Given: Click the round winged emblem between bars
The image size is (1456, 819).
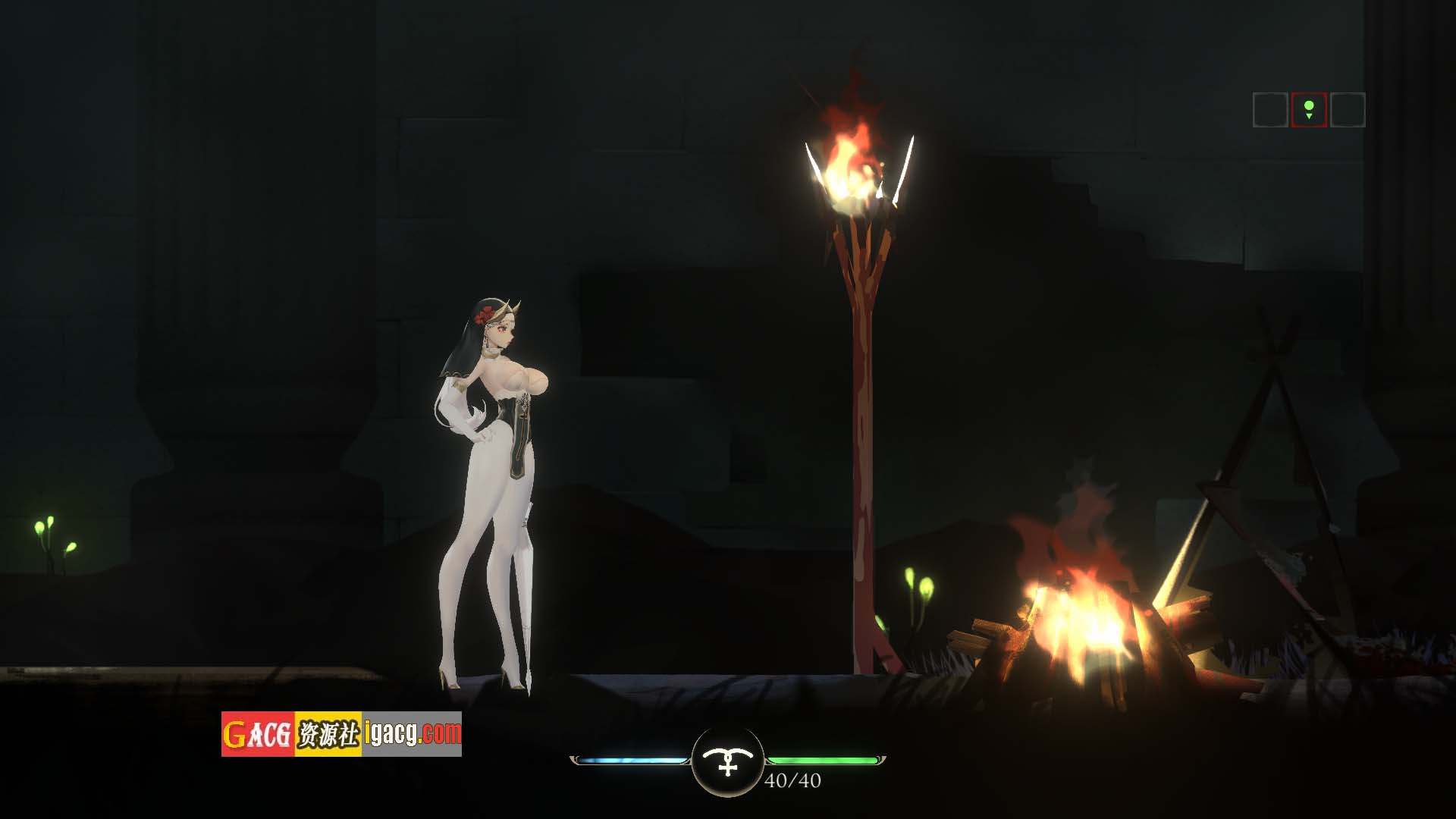Looking at the screenshot, I should (728, 761).
